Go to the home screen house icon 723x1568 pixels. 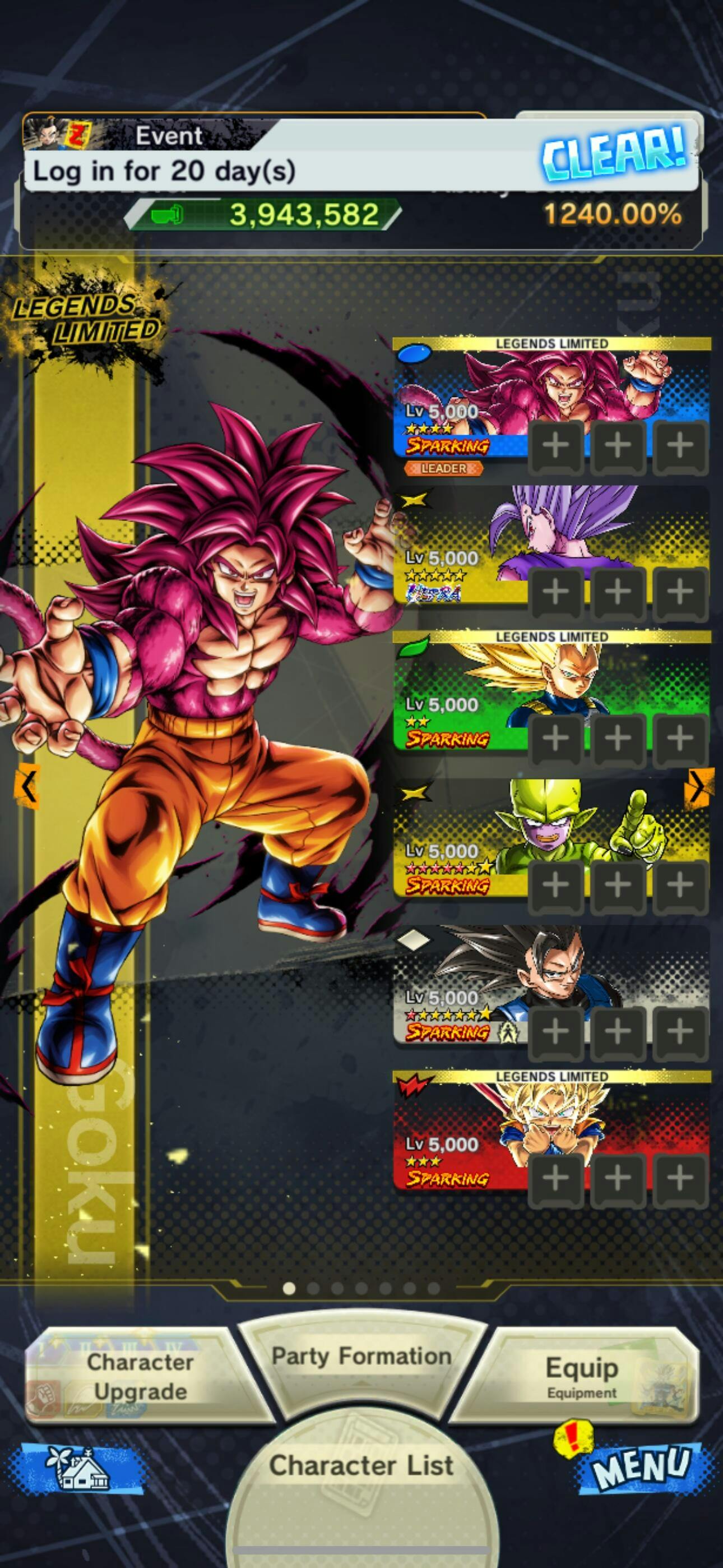click(78, 1467)
